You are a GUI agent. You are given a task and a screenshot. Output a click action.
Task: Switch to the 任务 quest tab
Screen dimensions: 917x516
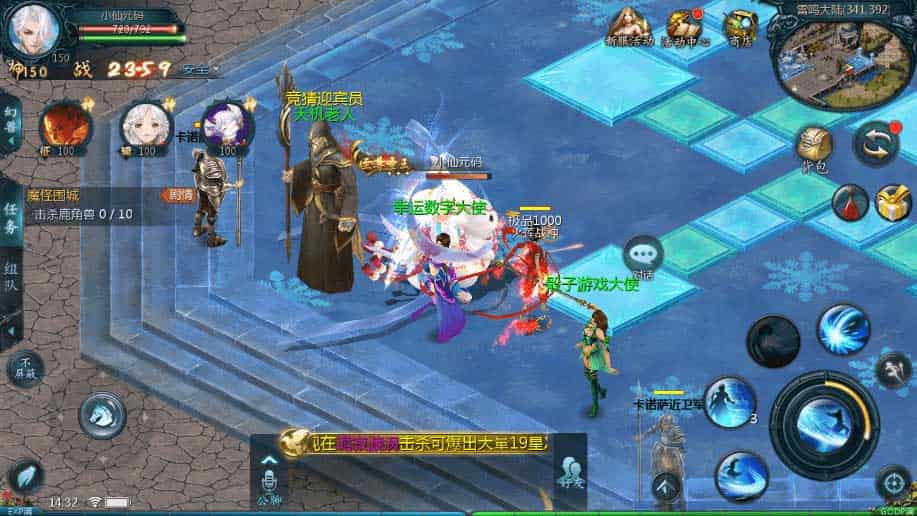pyautogui.click(x=11, y=211)
